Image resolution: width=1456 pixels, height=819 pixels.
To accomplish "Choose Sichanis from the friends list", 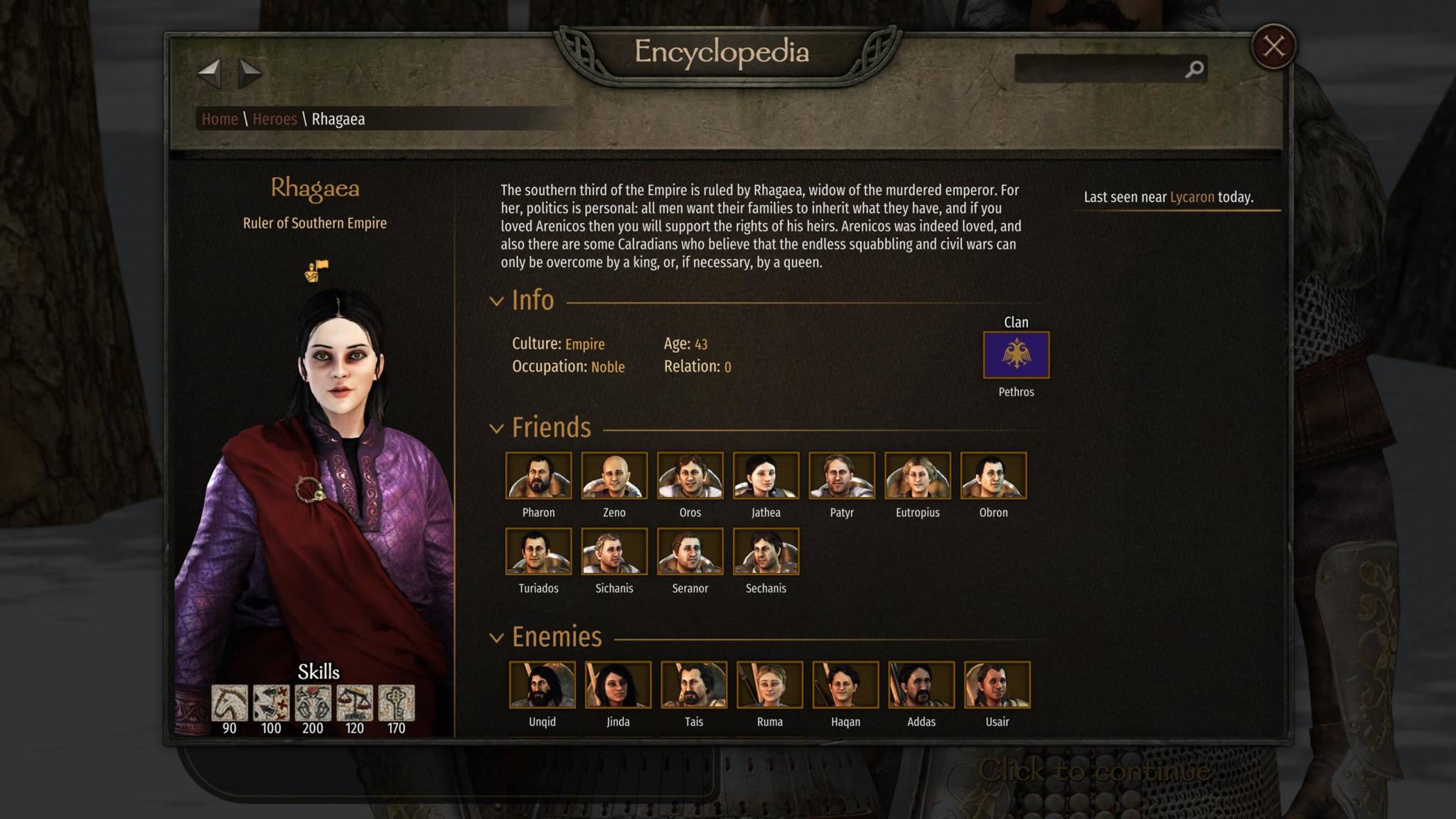I will click(614, 552).
